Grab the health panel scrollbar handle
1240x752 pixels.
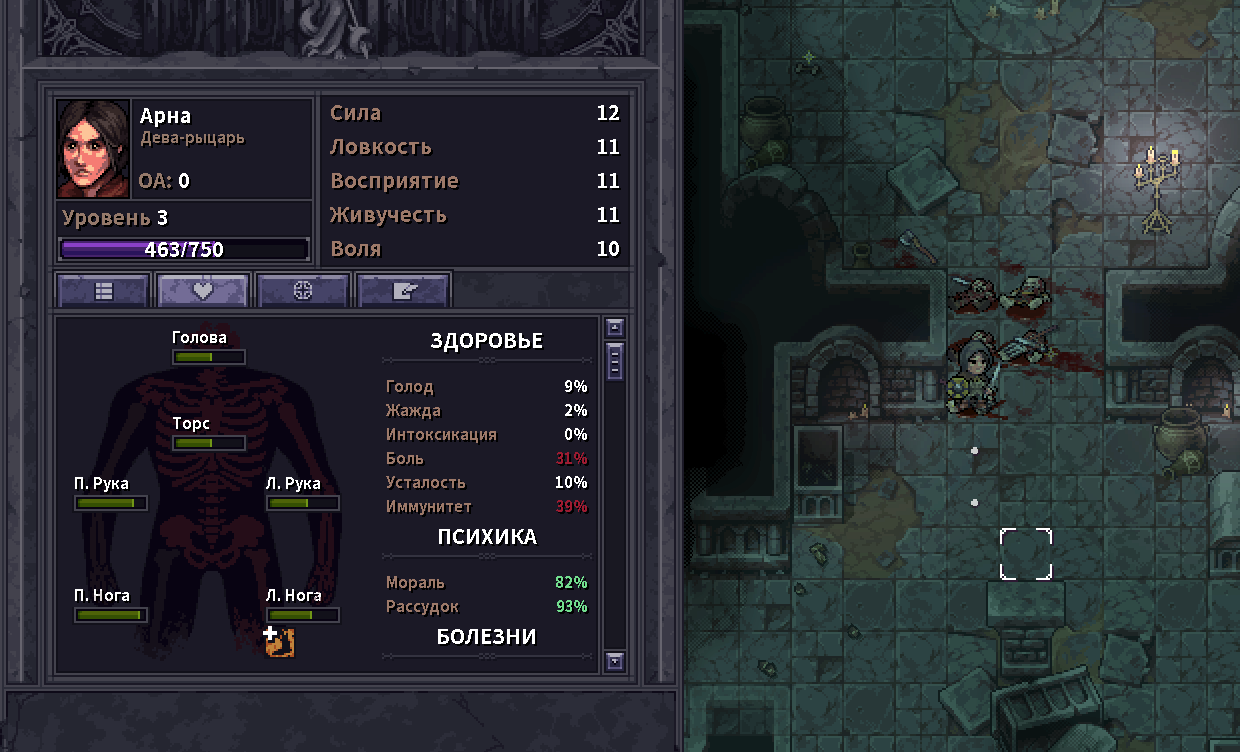[615, 361]
